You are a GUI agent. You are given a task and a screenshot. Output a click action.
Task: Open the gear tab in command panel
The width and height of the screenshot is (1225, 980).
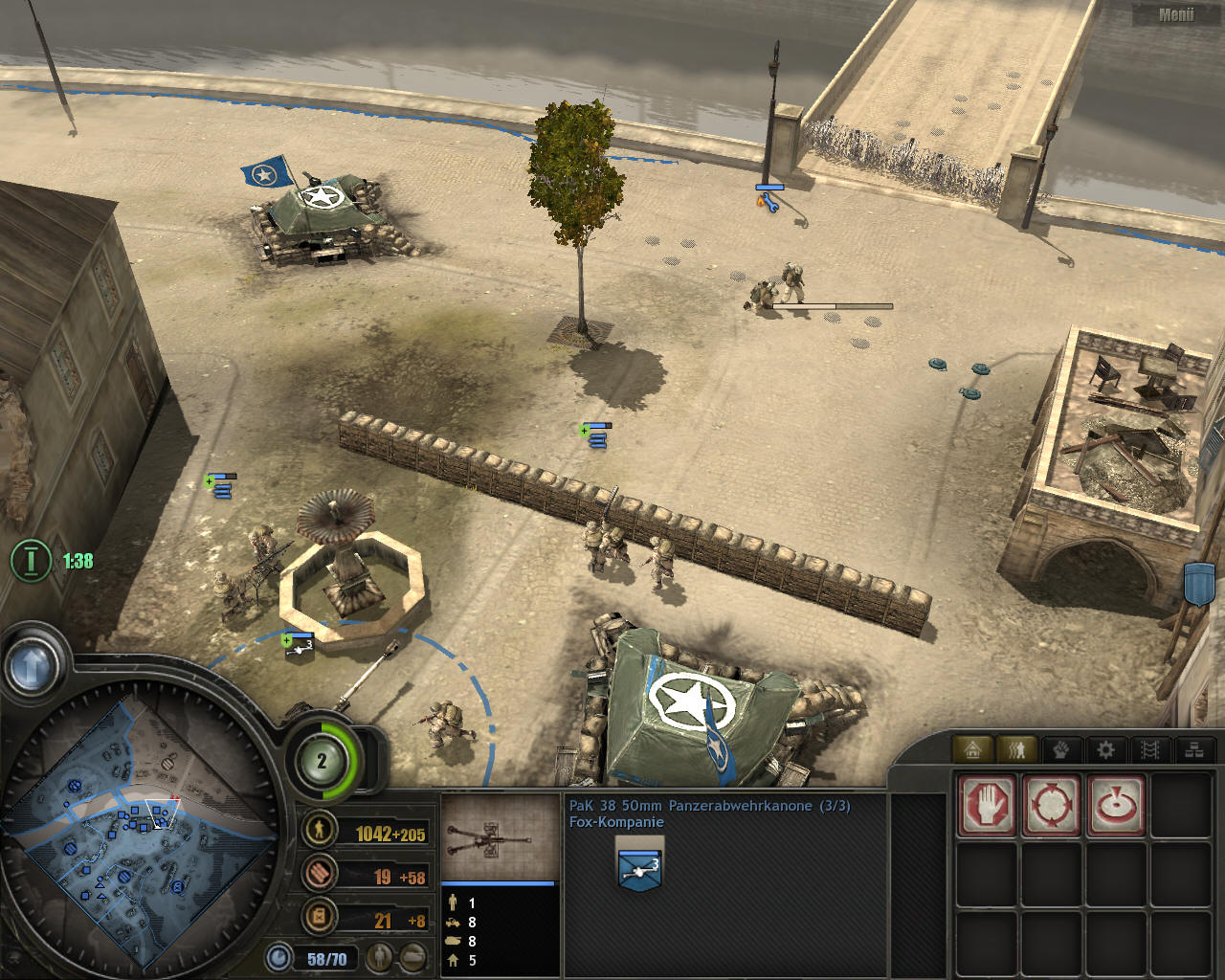tap(1105, 750)
